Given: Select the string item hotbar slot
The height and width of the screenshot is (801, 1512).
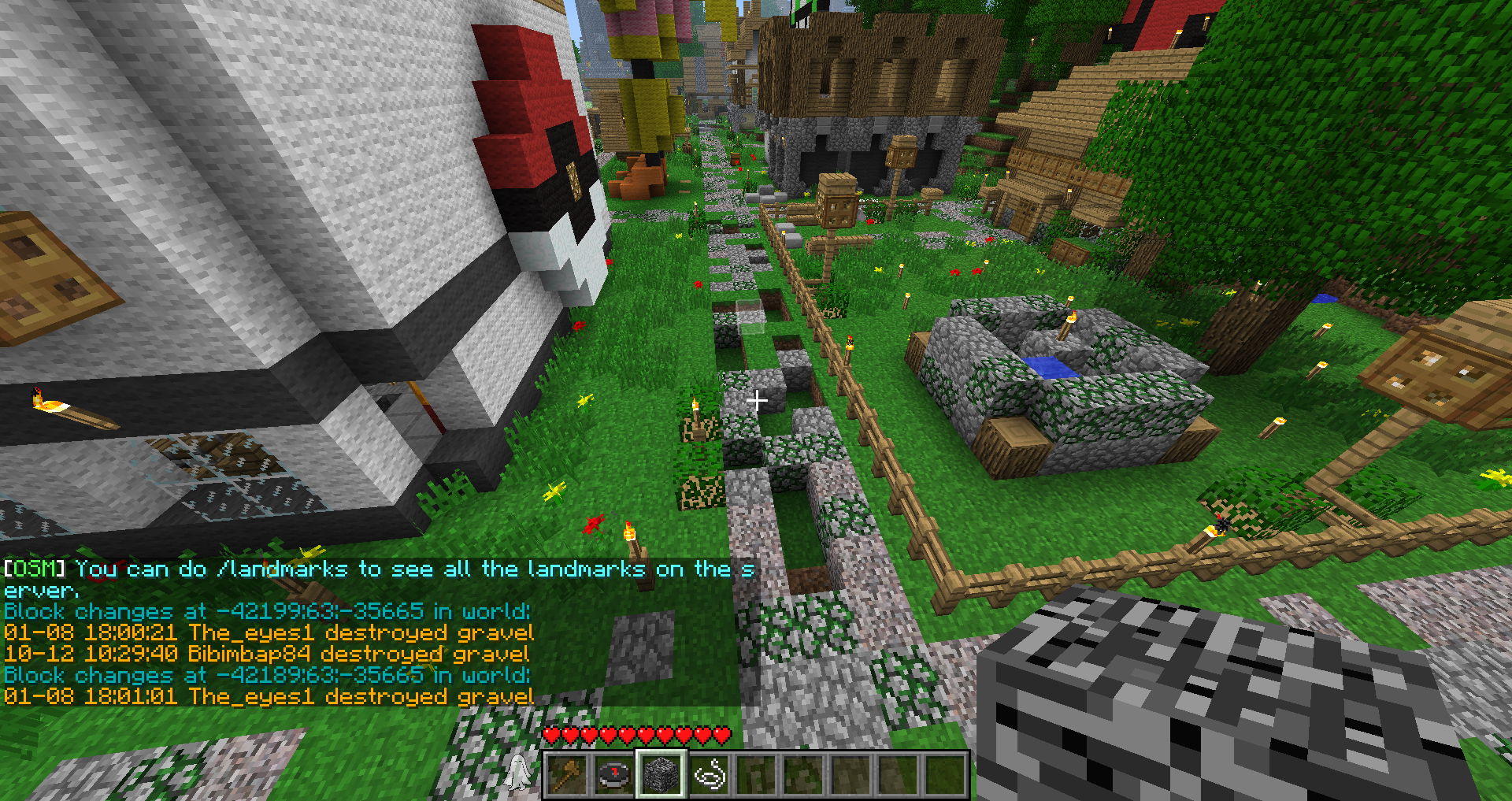Looking at the screenshot, I should tap(709, 775).
